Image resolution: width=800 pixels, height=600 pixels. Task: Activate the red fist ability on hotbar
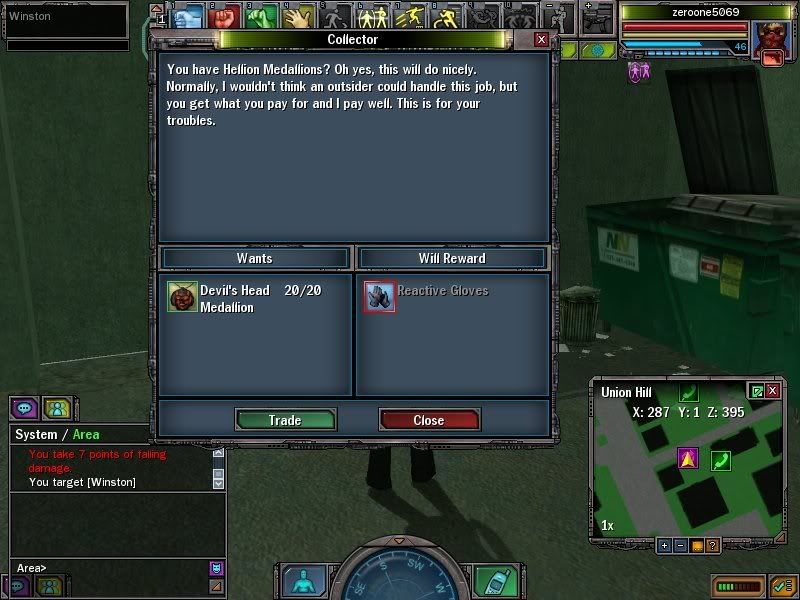223,17
